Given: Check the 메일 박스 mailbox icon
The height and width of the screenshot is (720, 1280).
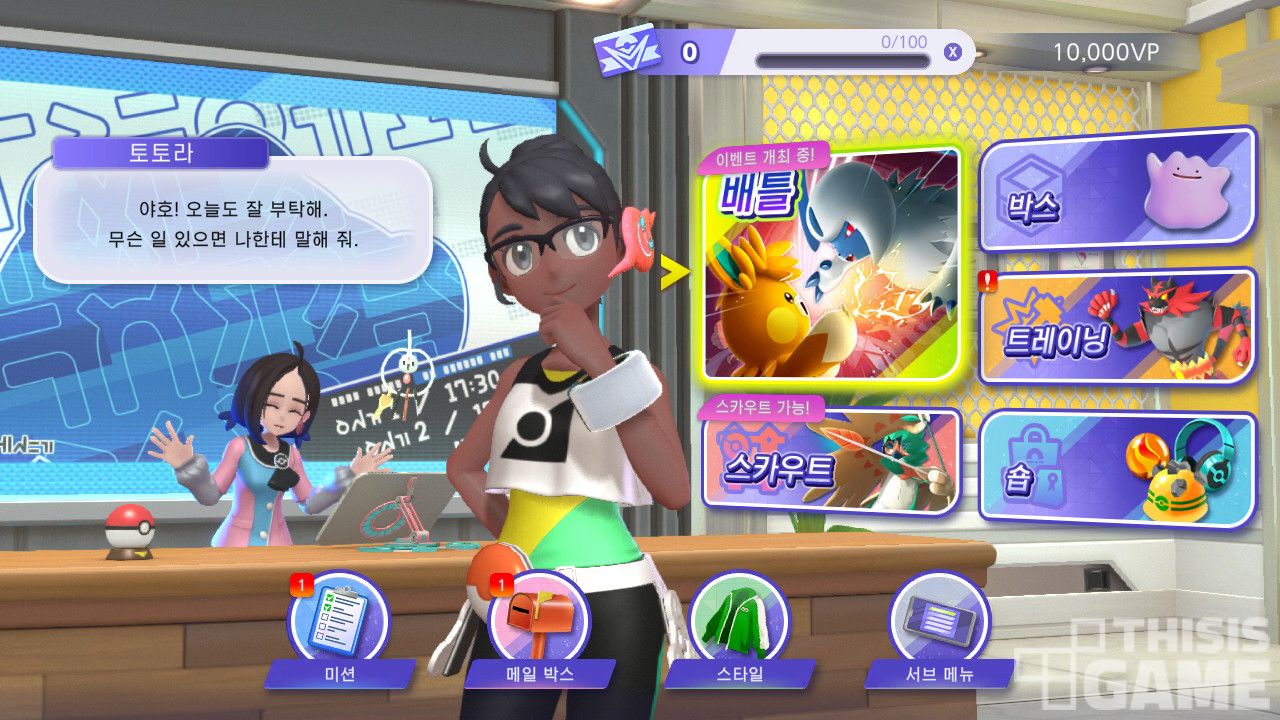Looking at the screenshot, I should point(540,622).
